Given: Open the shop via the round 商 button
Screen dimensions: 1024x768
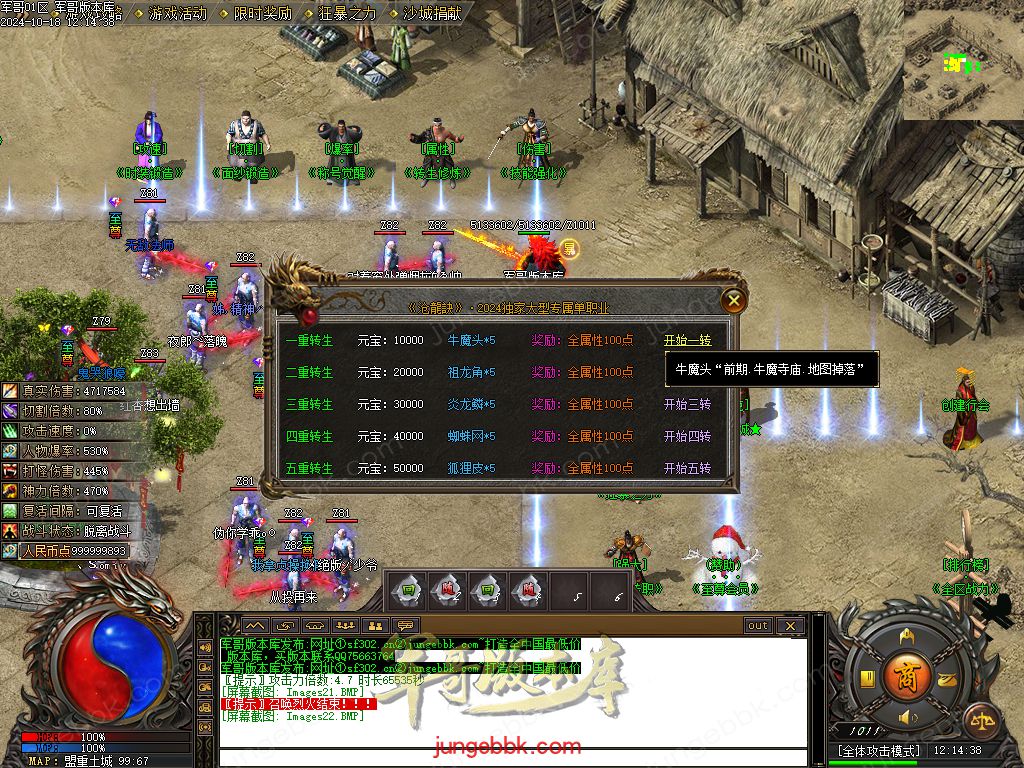Looking at the screenshot, I should click(907, 673).
